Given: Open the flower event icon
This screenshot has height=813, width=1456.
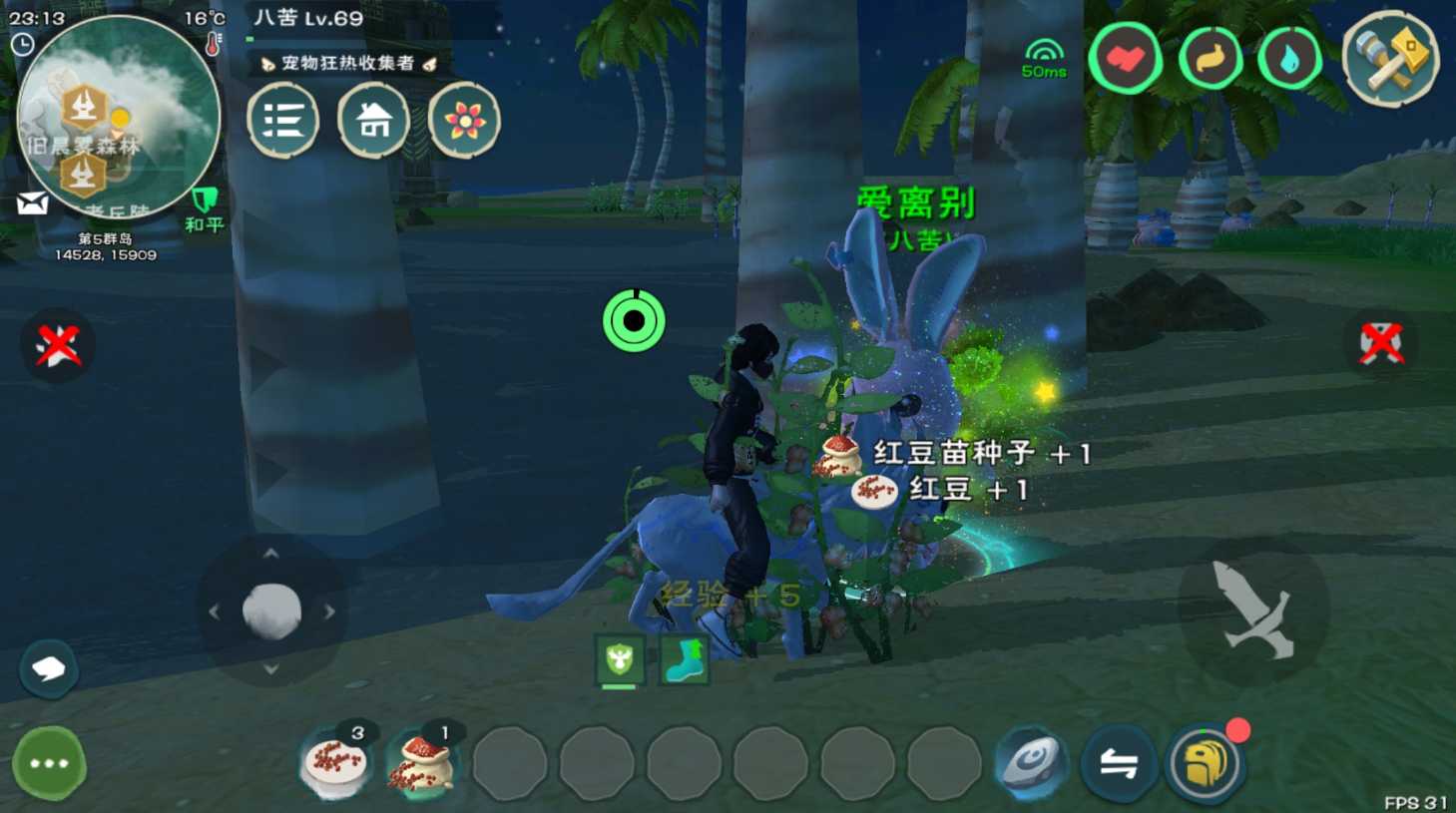Looking at the screenshot, I should tap(464, 120).
